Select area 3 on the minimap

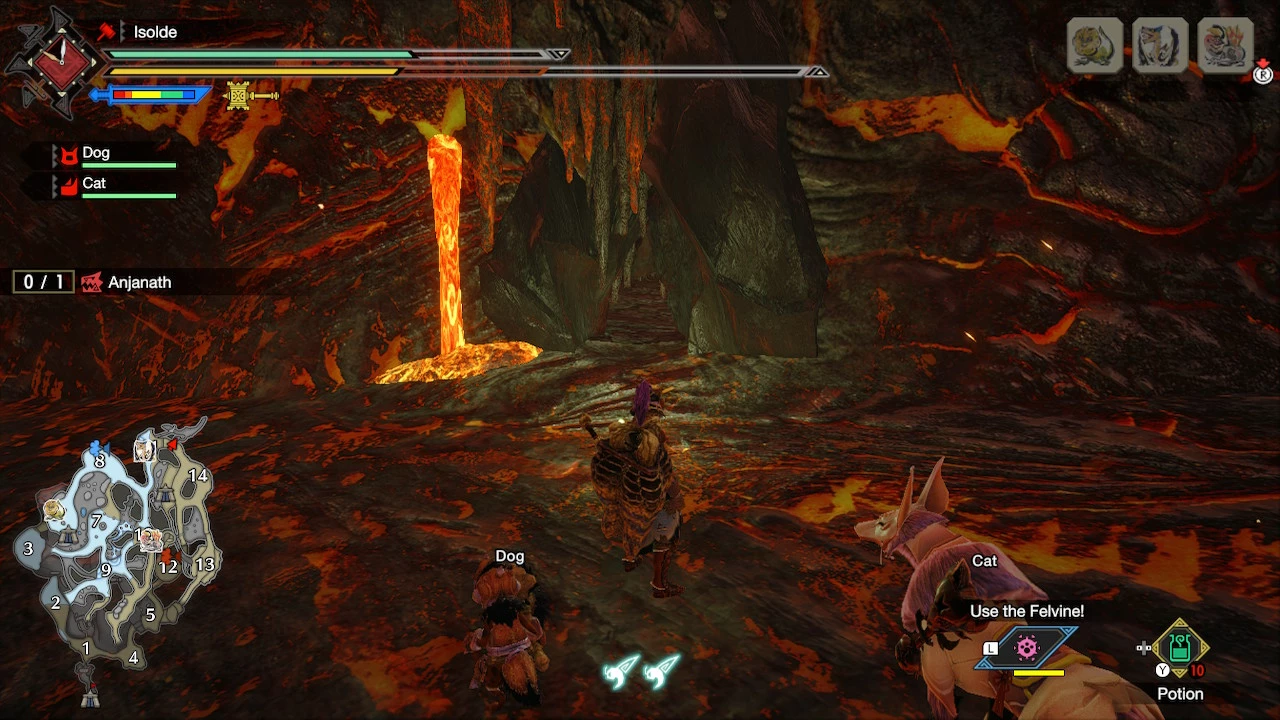click(x=28, y=548)
